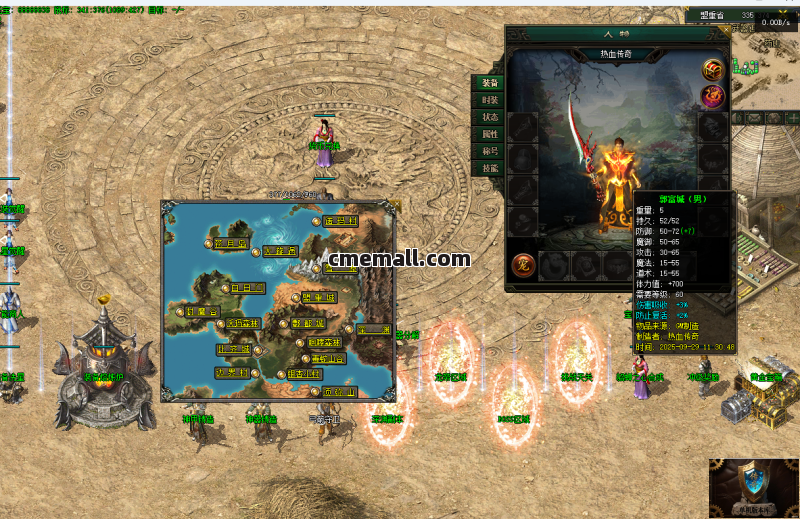Switch to the 称号 title tab
800x519 pixels.
(489, 151)
